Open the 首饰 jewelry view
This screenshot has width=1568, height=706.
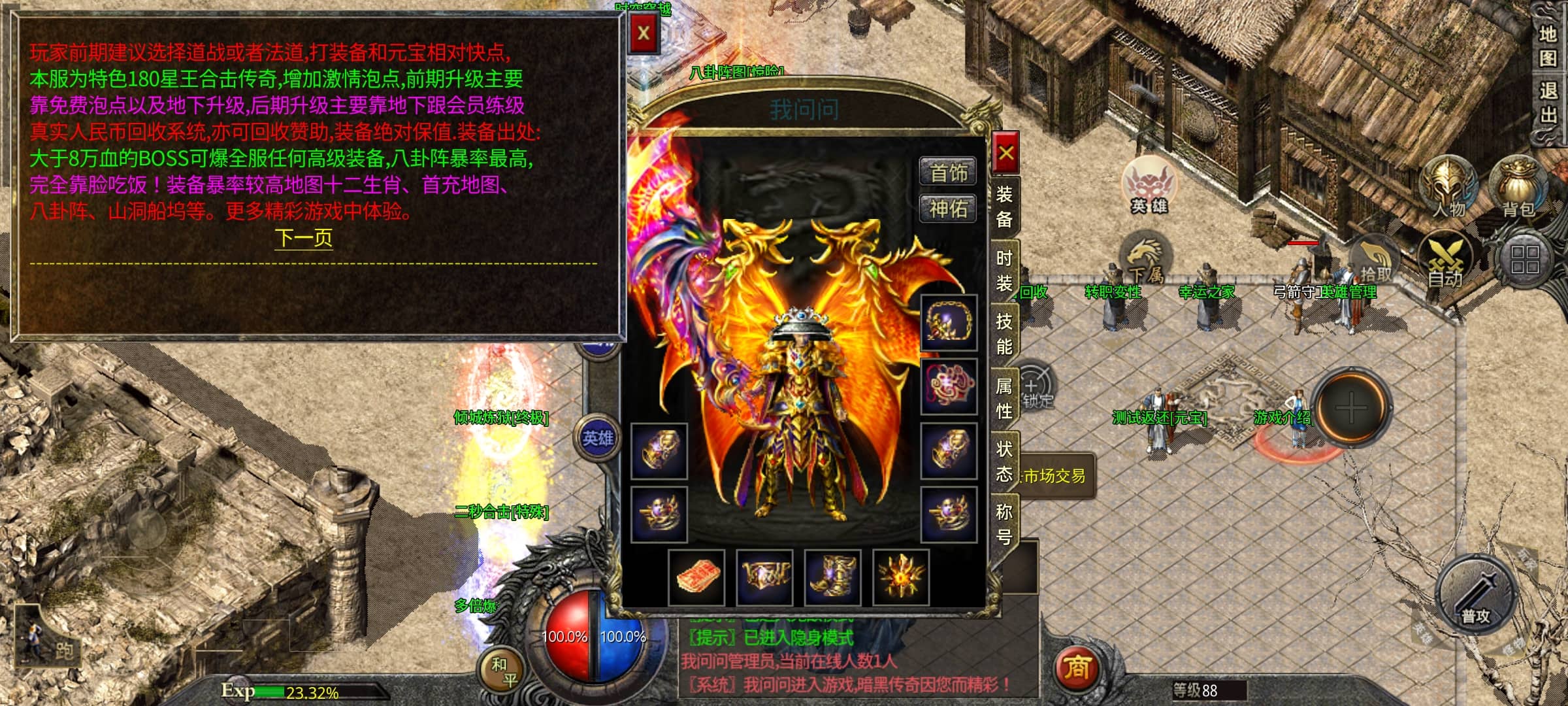tap(948, 173)
